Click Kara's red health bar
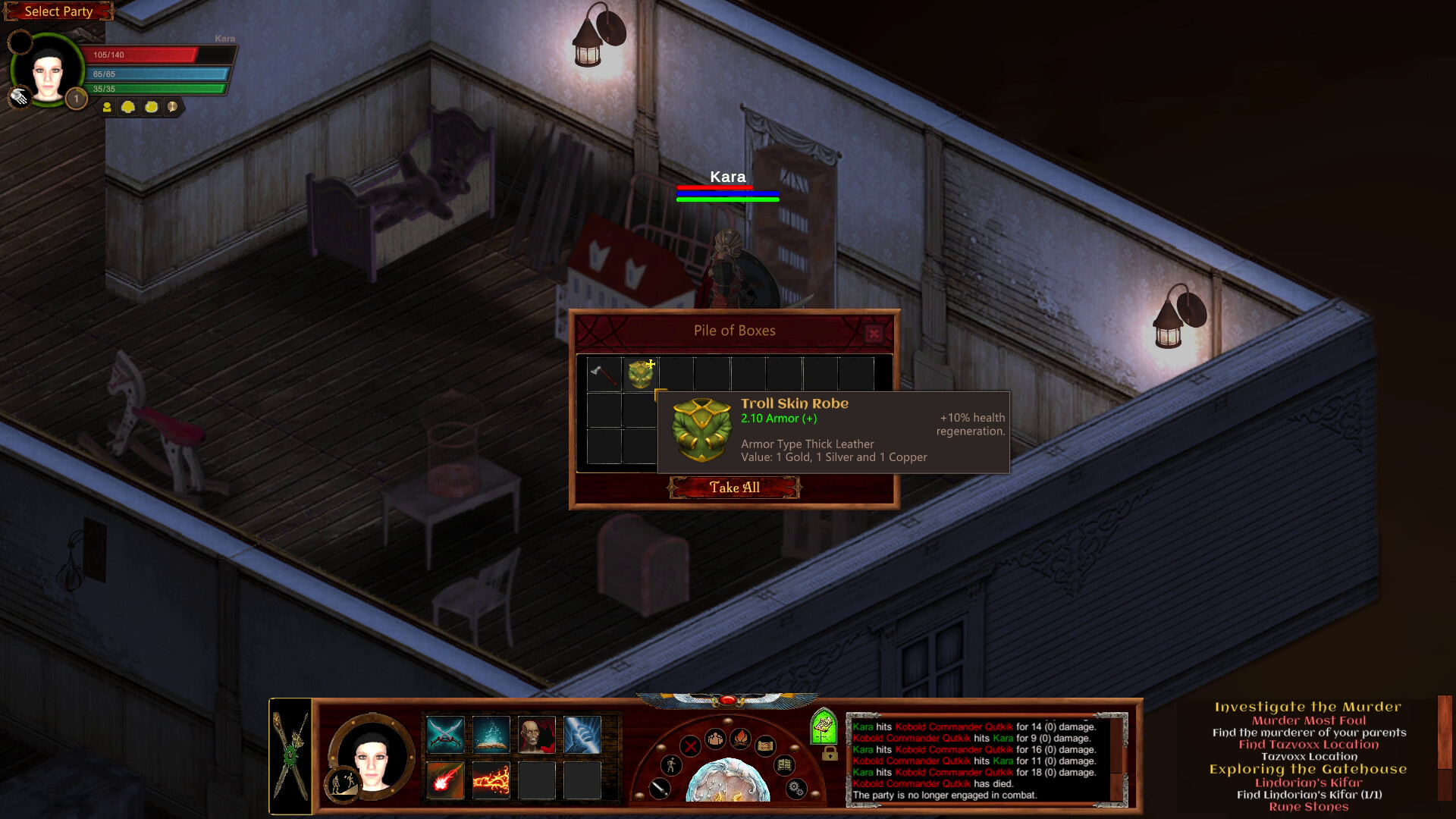 pyautogui.click(x=140, y=54)
